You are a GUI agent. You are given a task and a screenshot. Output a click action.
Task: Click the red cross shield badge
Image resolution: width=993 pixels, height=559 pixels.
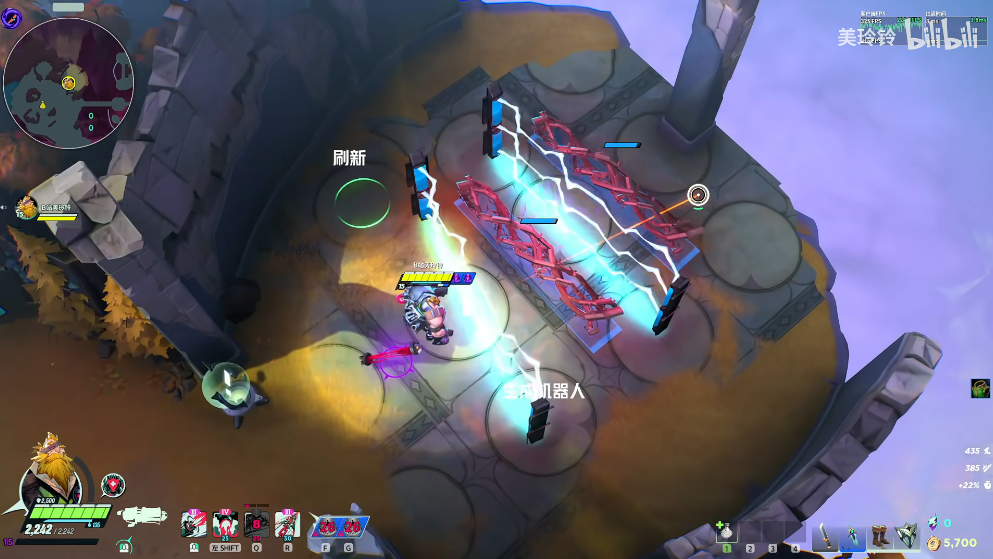click(x=113, y=486)
